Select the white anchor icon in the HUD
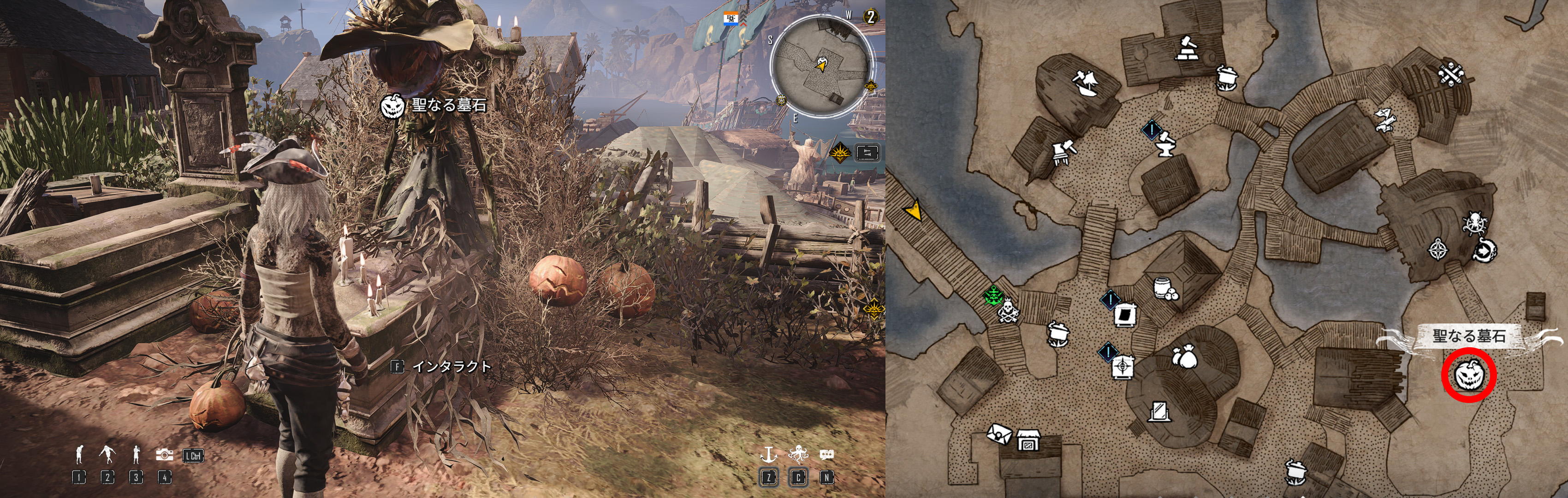The height and width of the screenshot is (498, 1568). [769, 454]
